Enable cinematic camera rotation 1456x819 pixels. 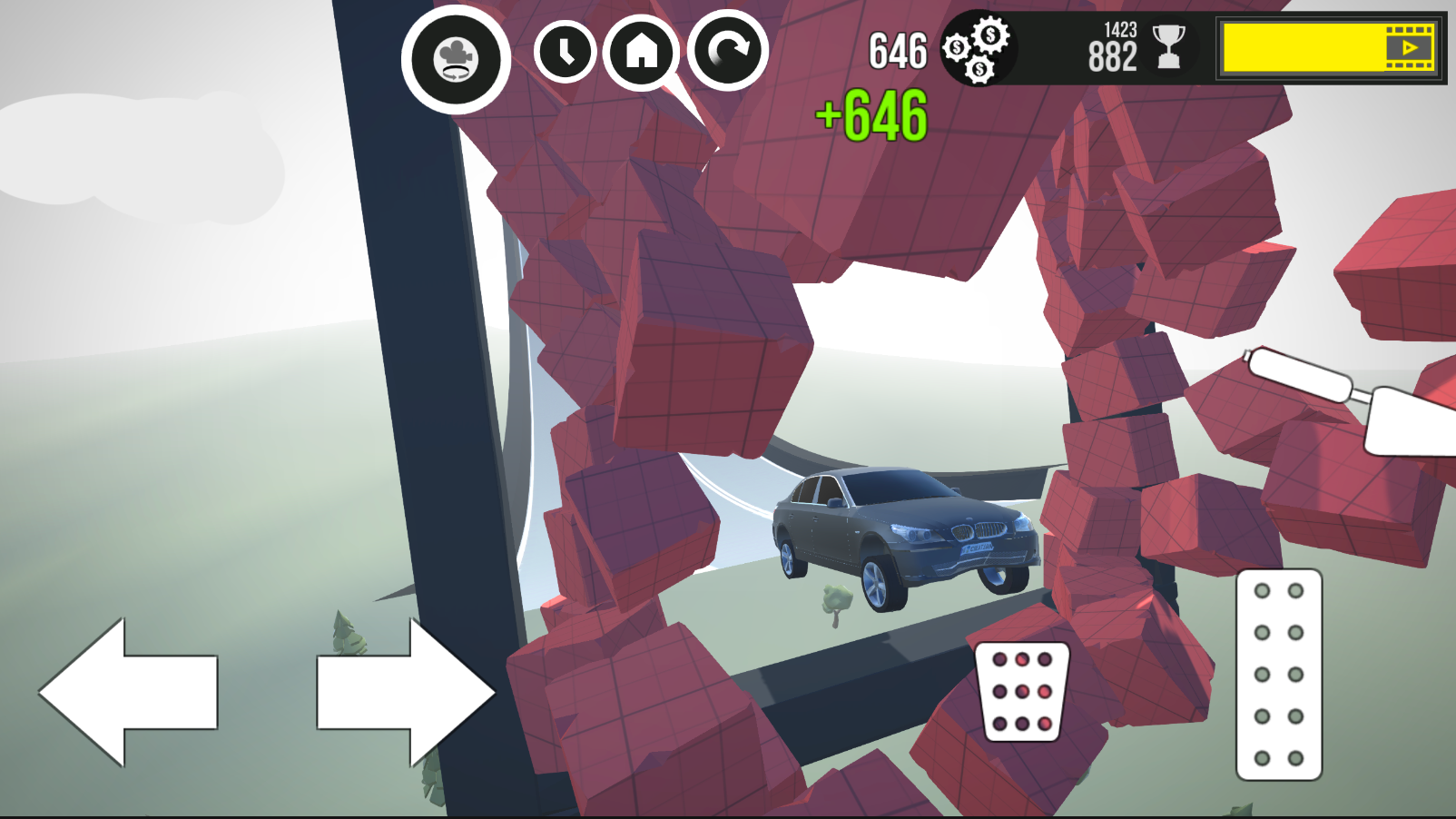click(457, 56)
